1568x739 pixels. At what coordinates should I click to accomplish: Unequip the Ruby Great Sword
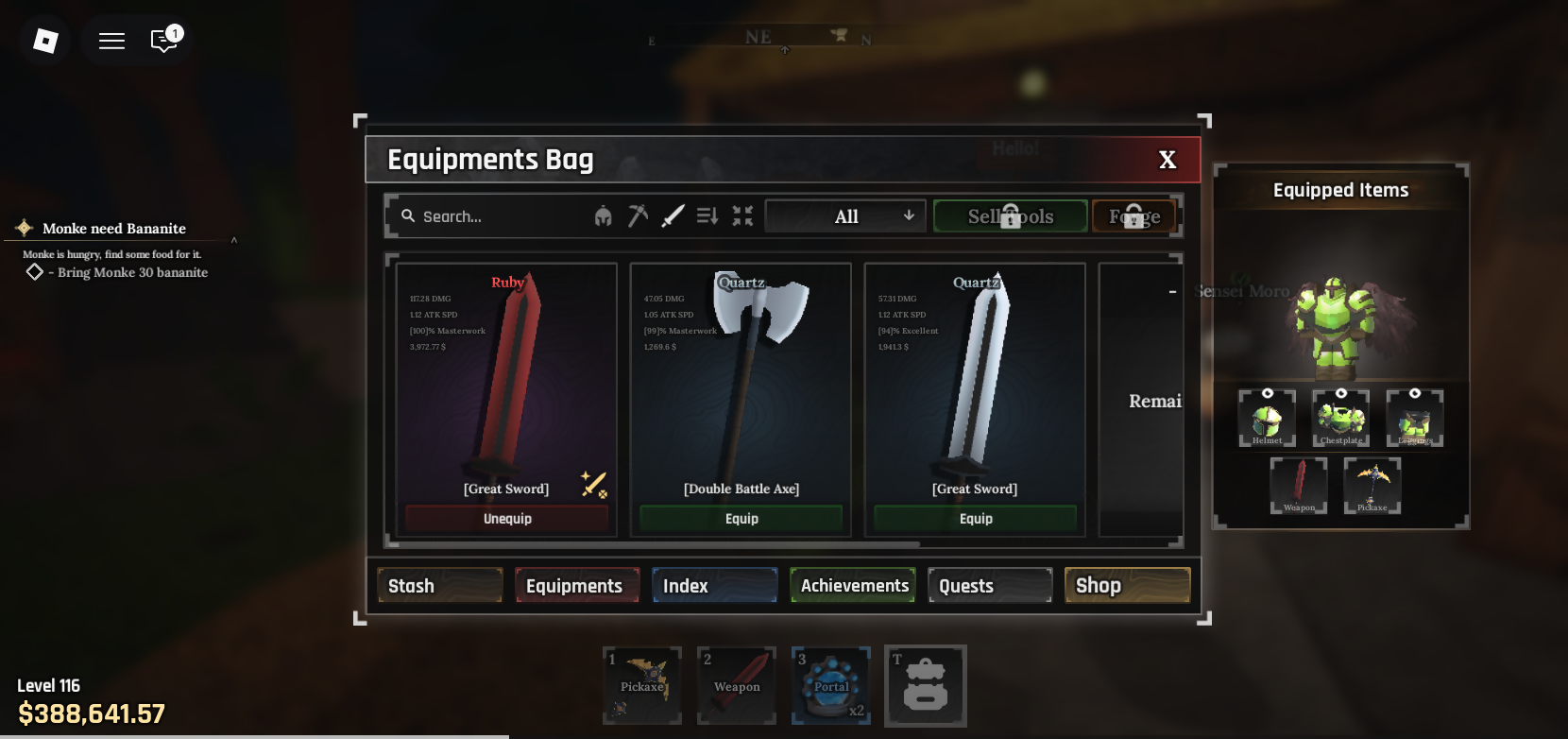[x=507, y=519]
